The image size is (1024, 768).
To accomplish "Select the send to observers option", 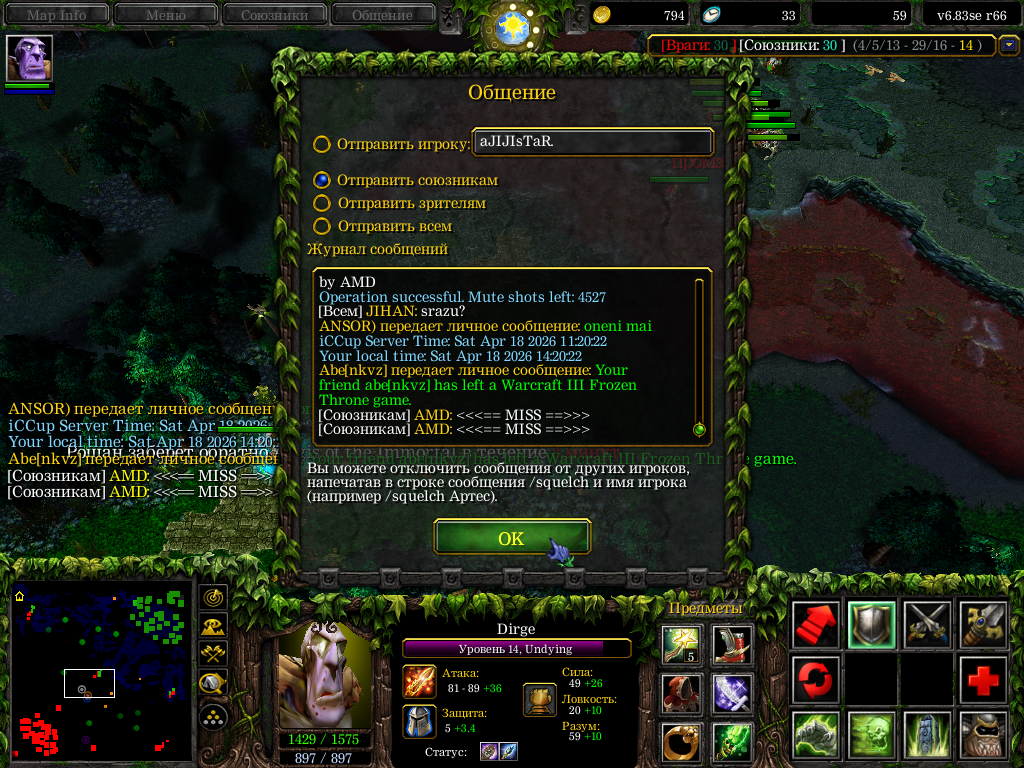I will point(322,203).
